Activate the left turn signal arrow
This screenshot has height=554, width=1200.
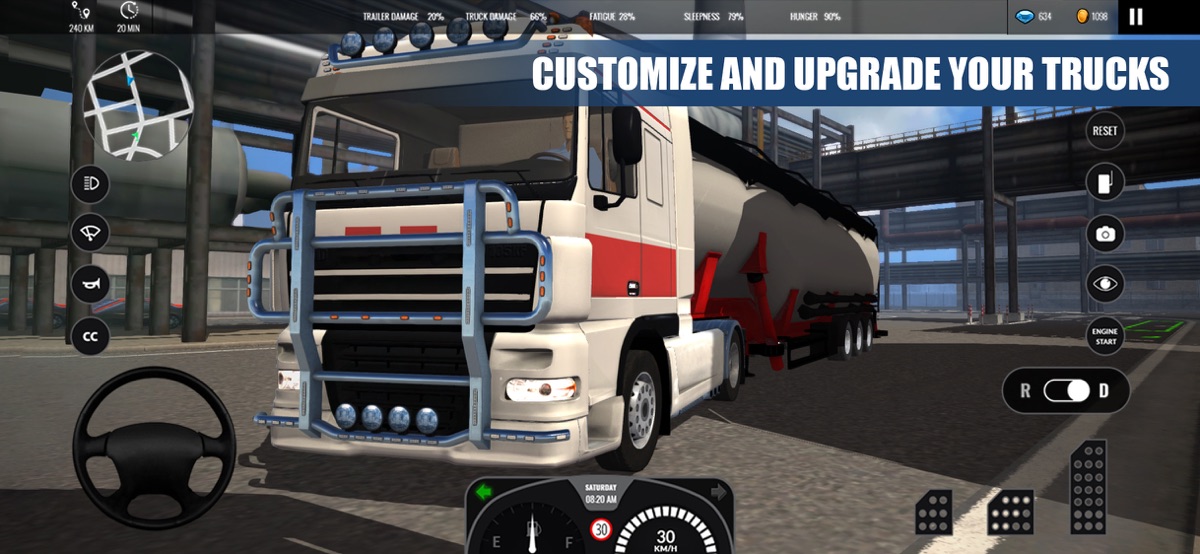[x=485, y=492]
